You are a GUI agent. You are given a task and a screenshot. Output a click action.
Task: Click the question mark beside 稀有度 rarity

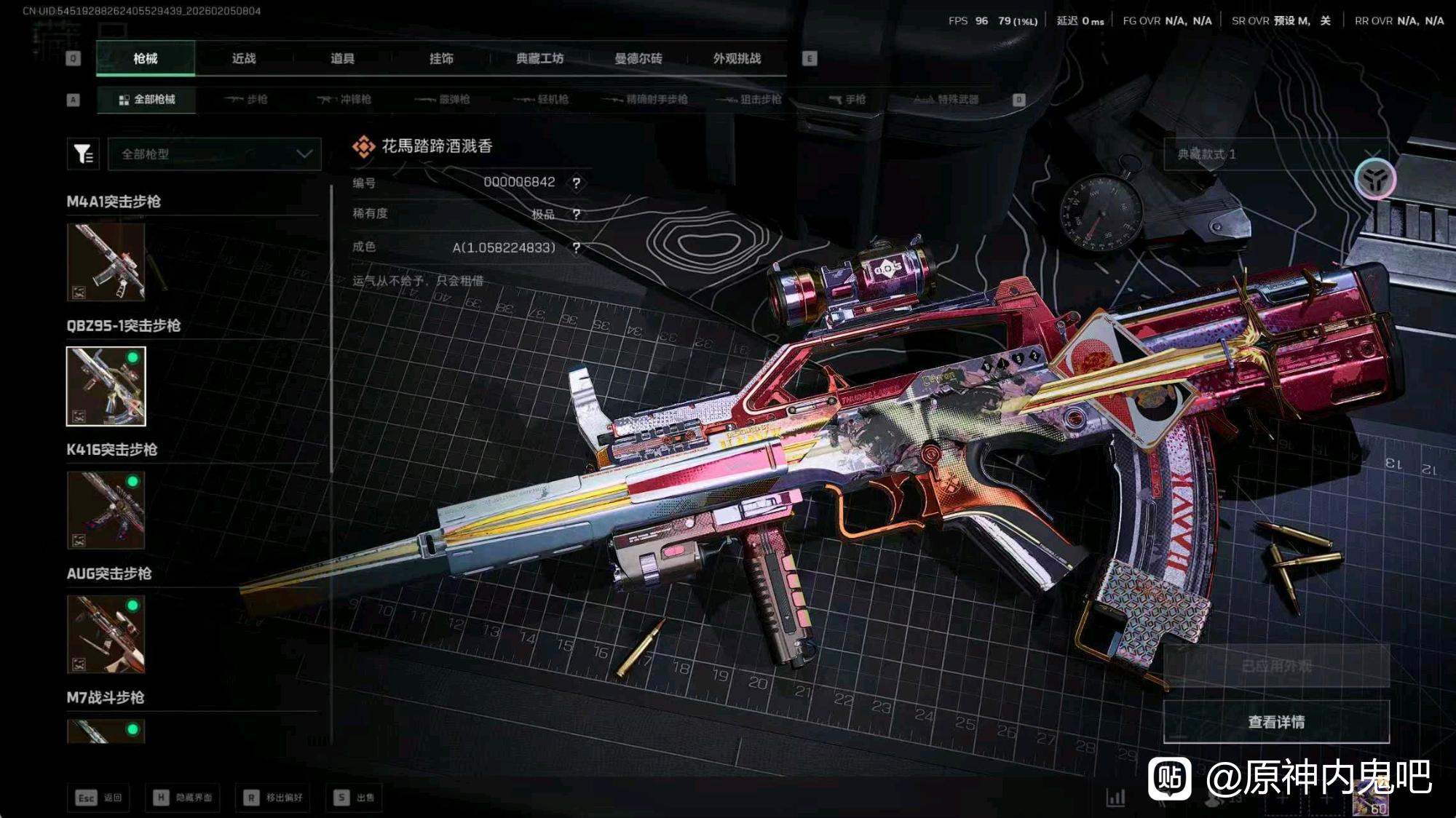click(577, 214)
